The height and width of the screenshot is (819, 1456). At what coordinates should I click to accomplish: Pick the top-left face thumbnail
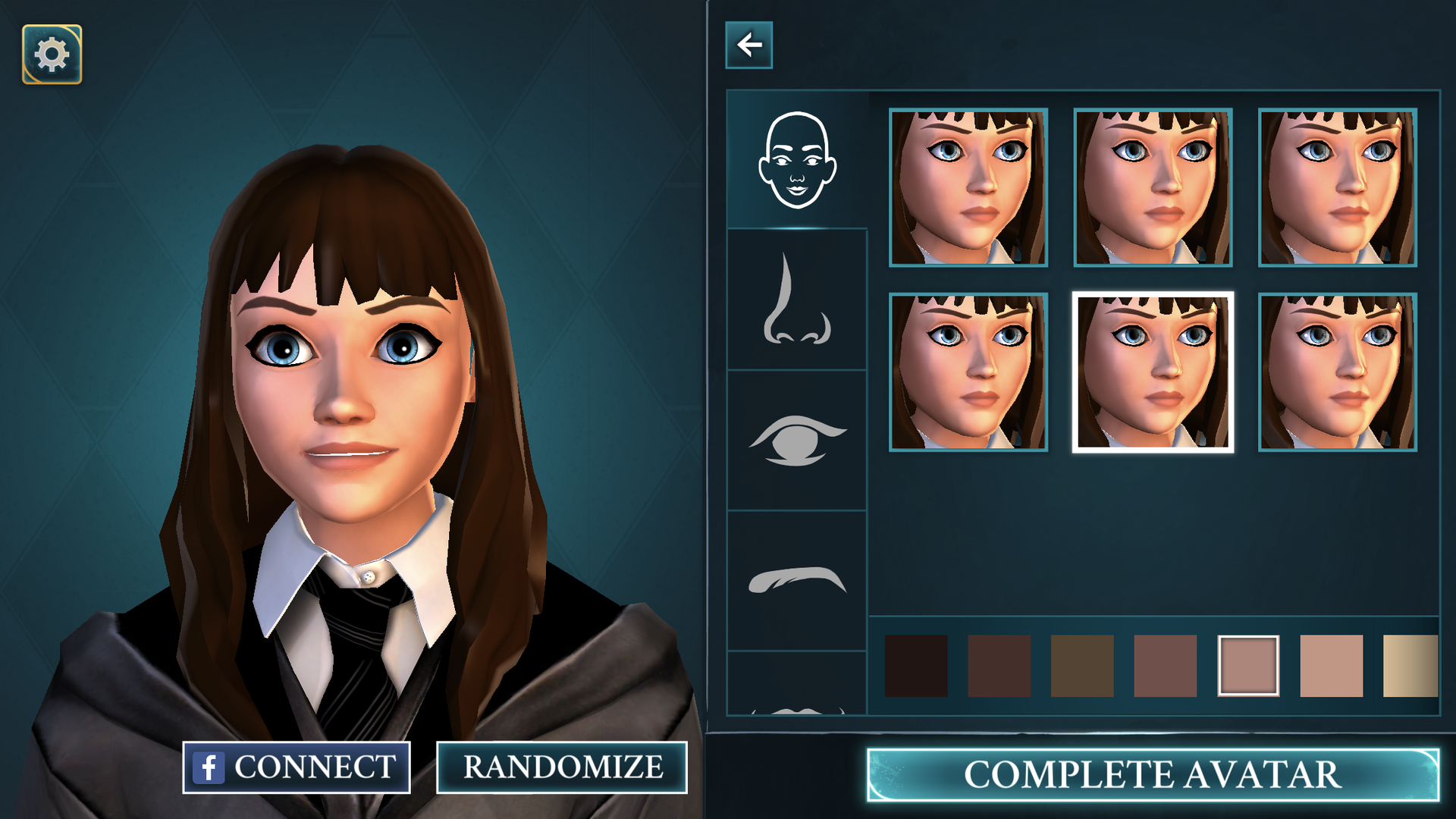point(968,187)
